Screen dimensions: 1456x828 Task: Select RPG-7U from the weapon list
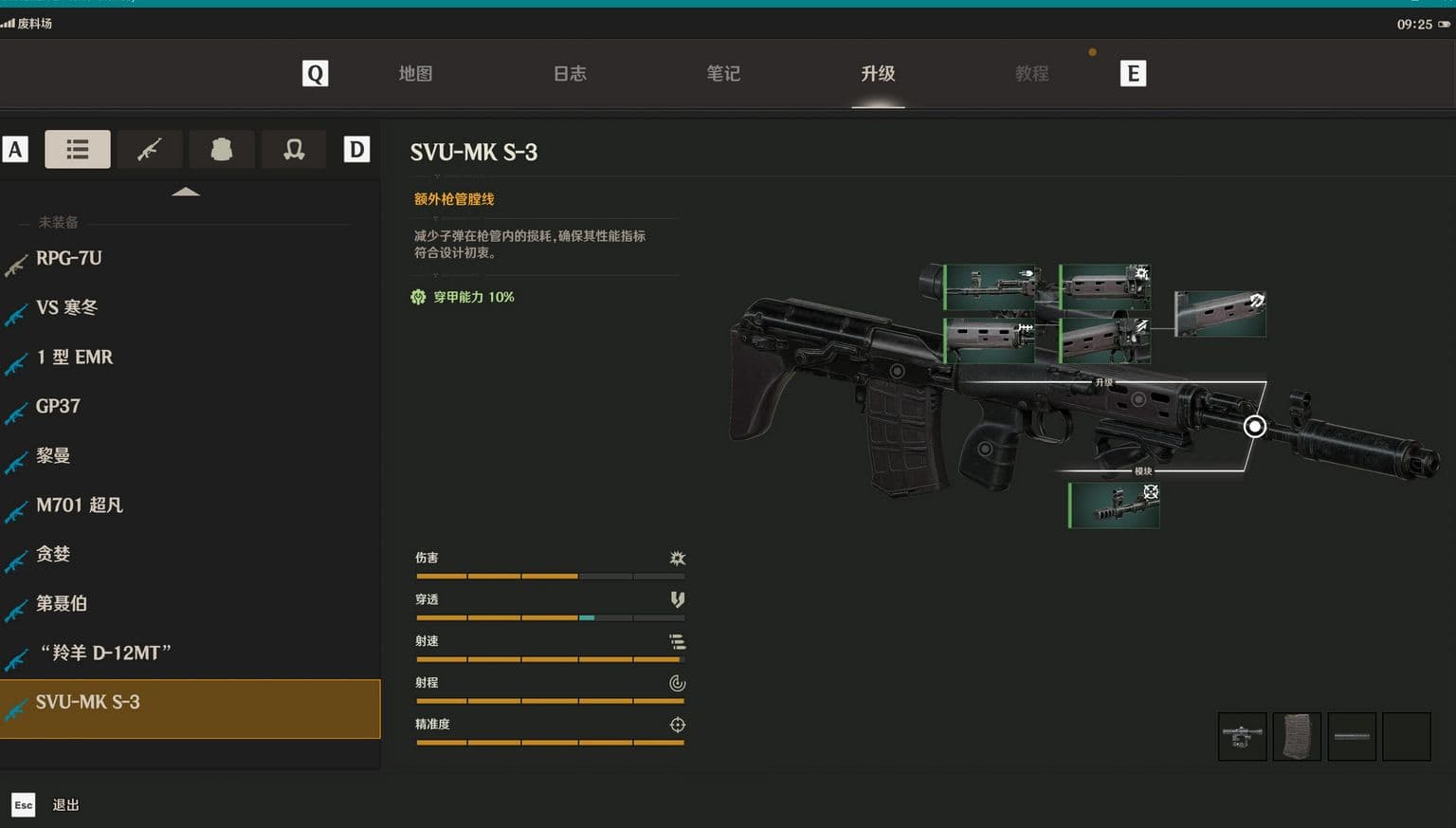[x=68, y=258]
